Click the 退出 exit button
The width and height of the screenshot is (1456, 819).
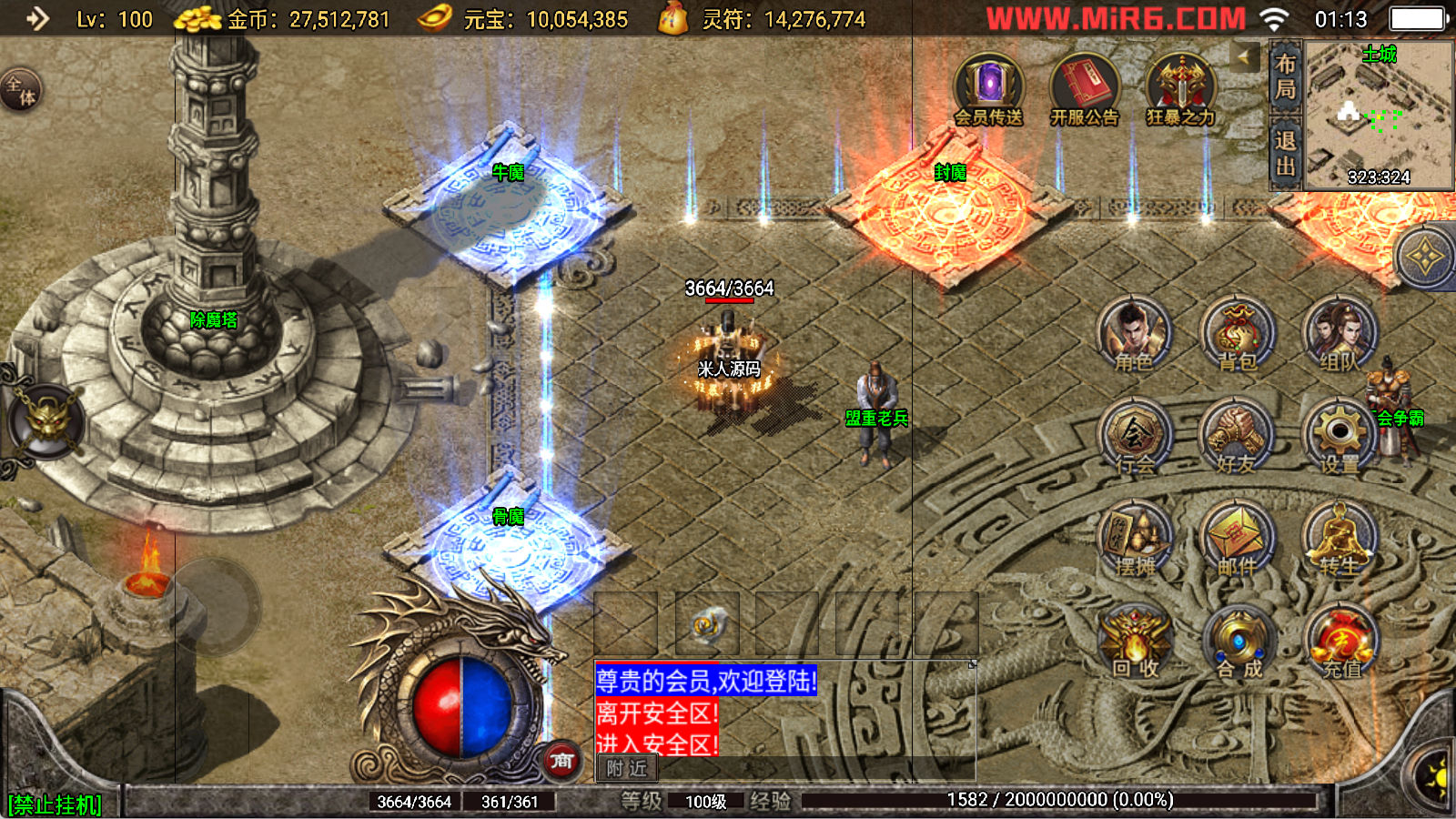(1285, 153)
